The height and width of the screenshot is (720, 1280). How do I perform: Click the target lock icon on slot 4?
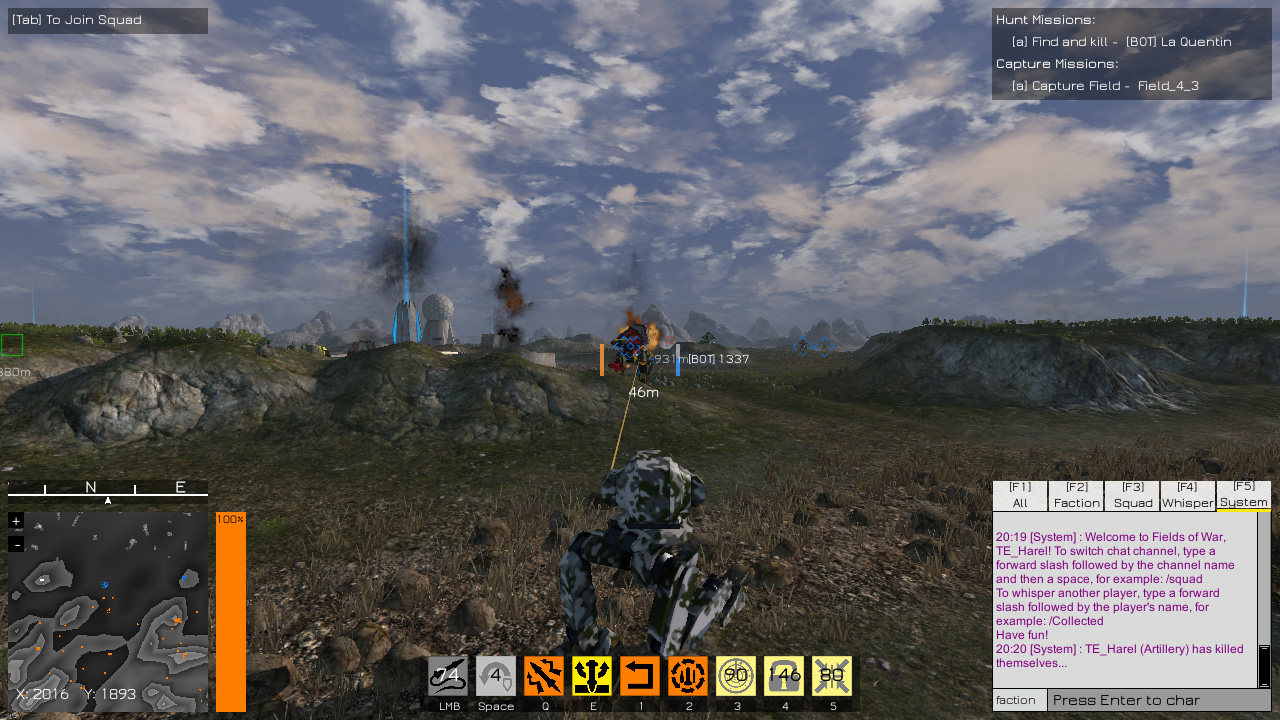tap(784, 676)
